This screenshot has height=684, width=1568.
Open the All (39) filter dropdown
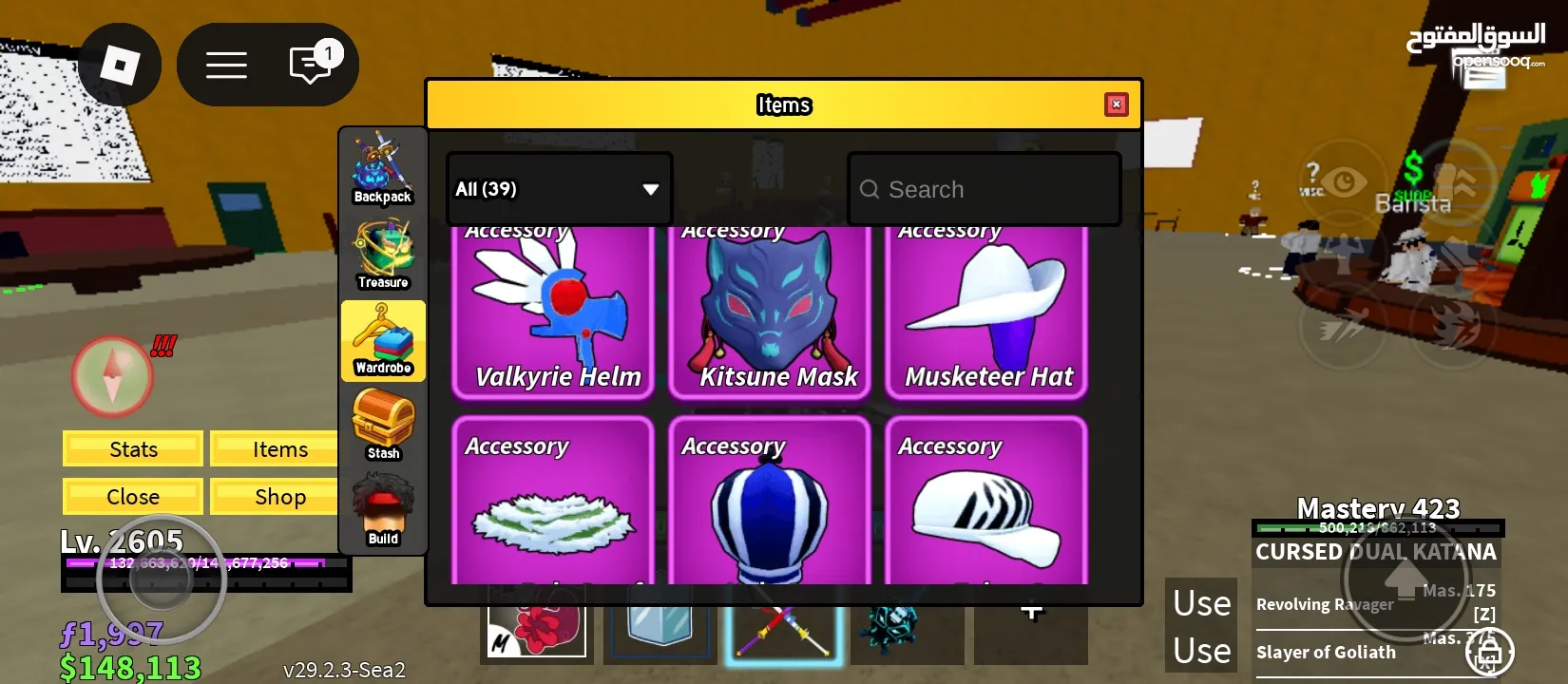coord(560,189)
